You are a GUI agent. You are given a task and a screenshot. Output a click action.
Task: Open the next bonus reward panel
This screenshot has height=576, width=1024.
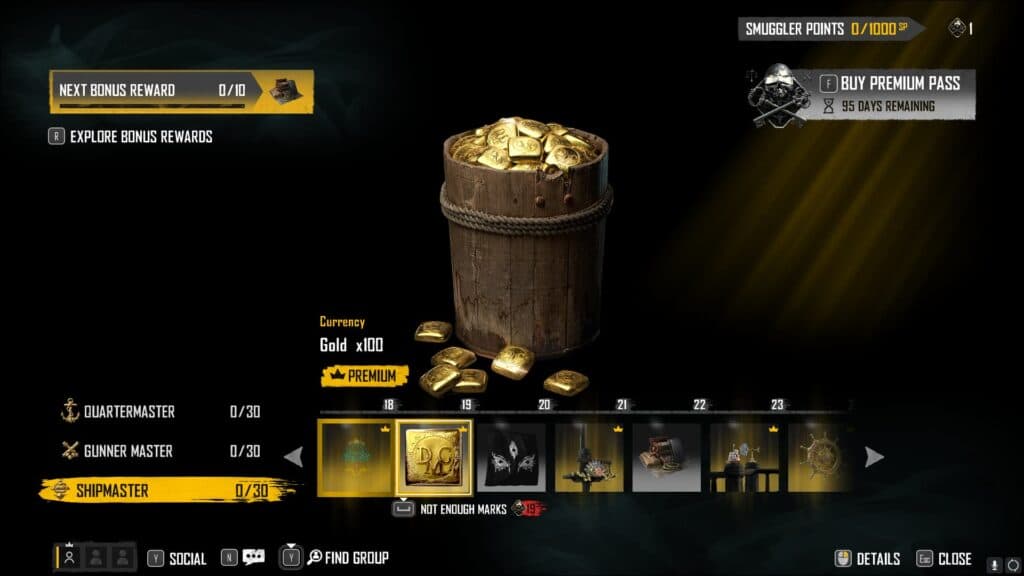point(181,90)
